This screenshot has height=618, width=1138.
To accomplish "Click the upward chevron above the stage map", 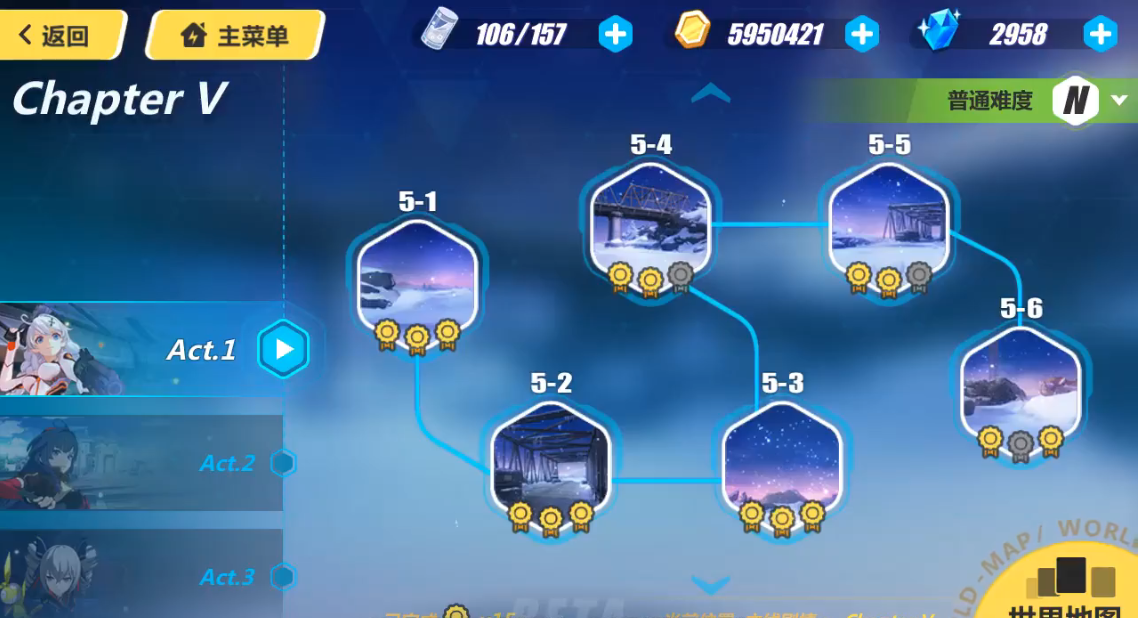I will click(x=711, y=93).
